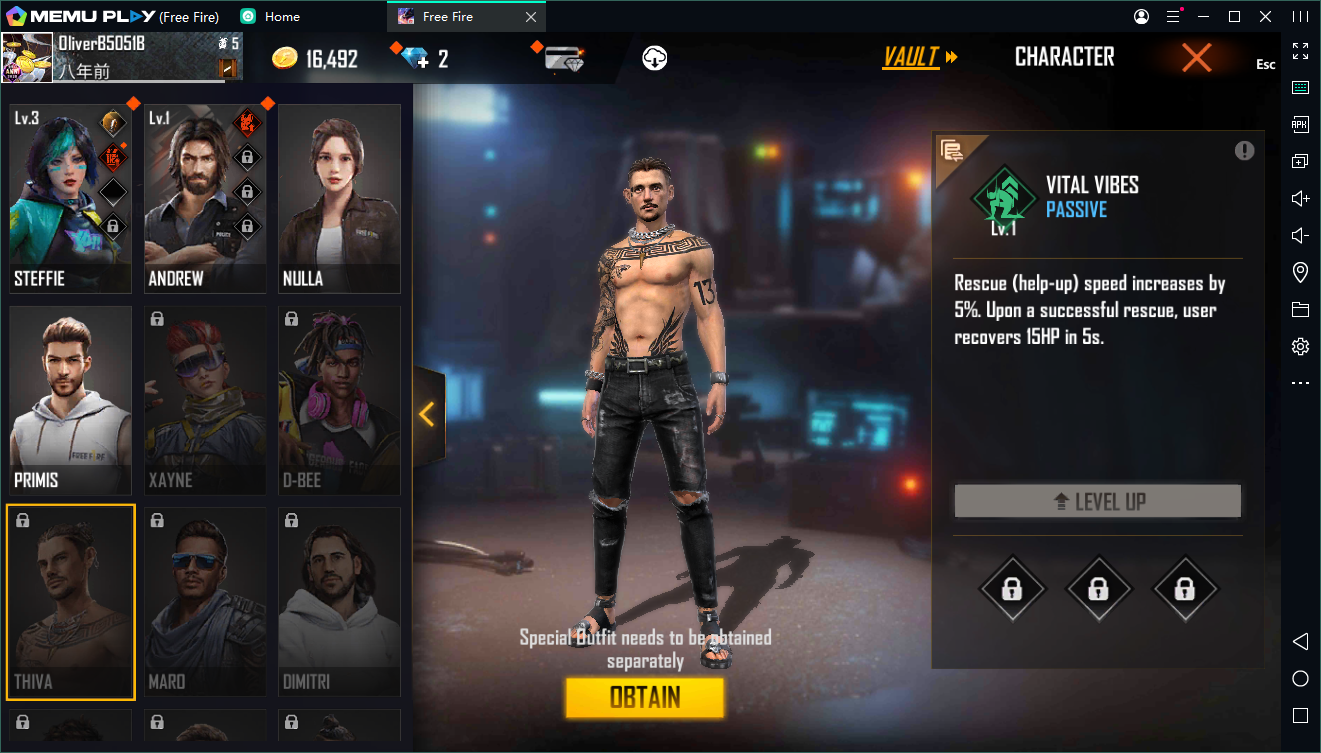The width and height of the screenshot is (1321, 753).
Task: Choose the locked Dimitri character card
Action: click(339, 602)
